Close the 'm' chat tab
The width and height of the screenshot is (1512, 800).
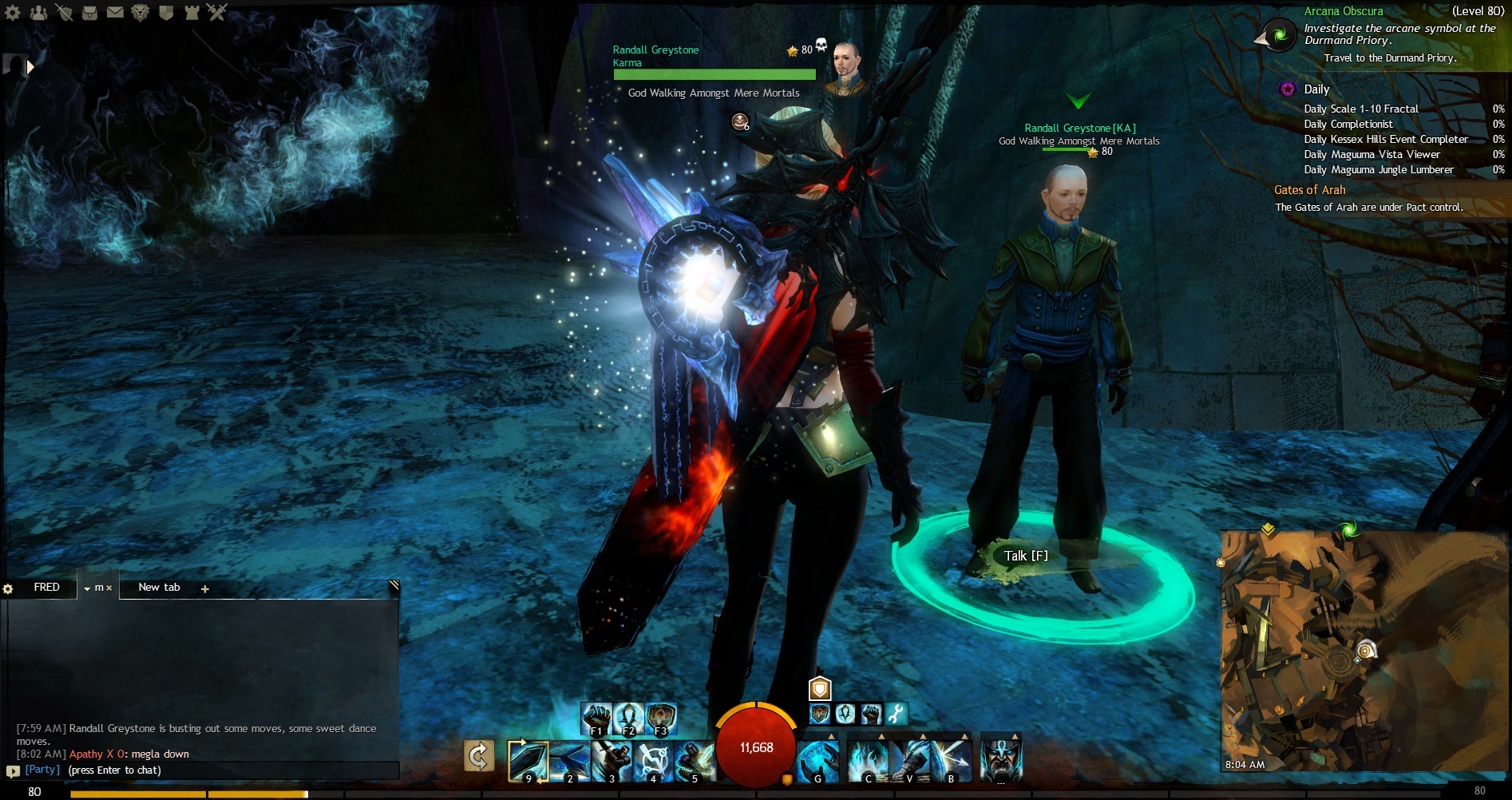(109, 588)
